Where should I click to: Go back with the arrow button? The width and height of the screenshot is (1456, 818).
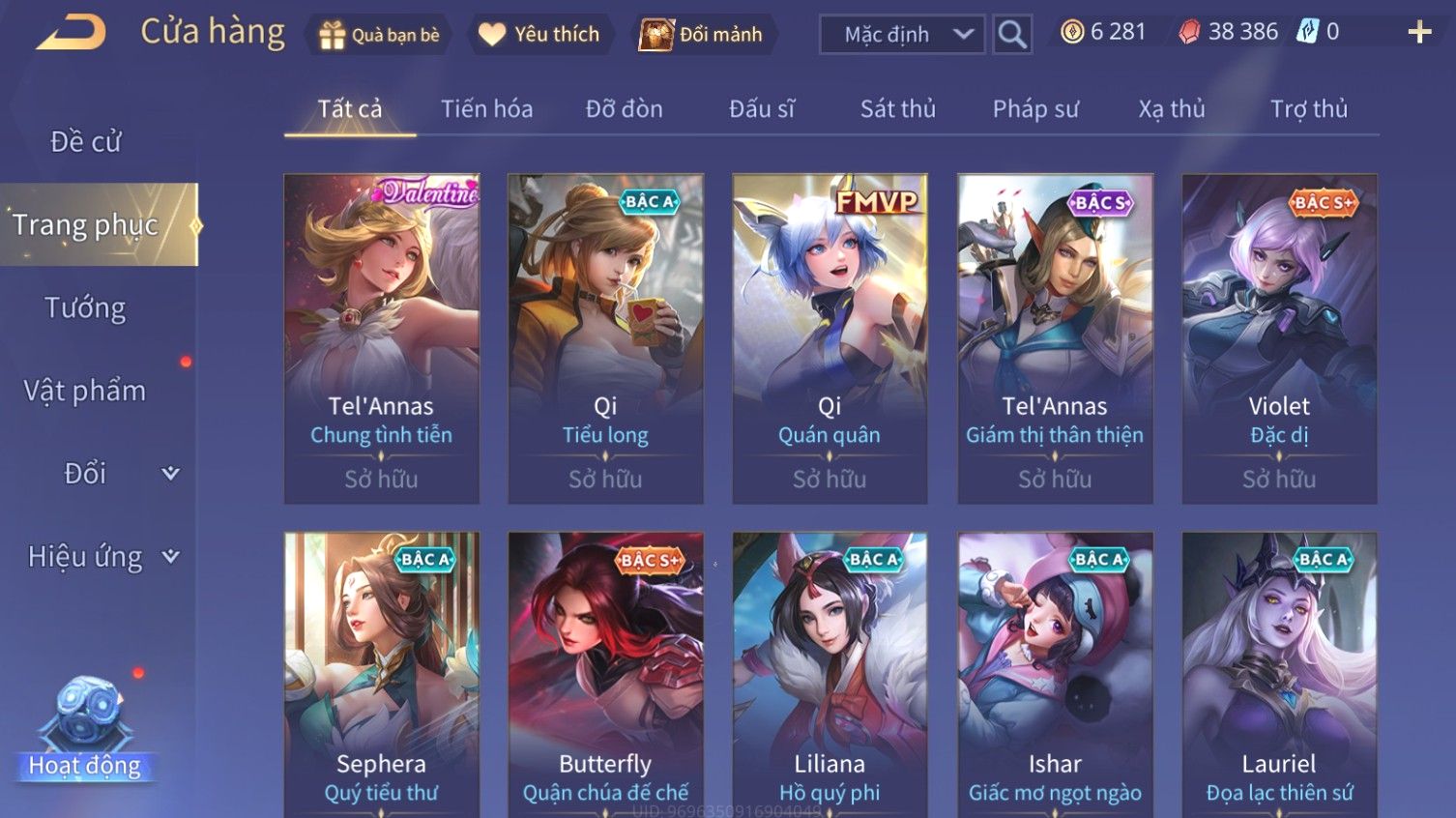click(72, 33)
